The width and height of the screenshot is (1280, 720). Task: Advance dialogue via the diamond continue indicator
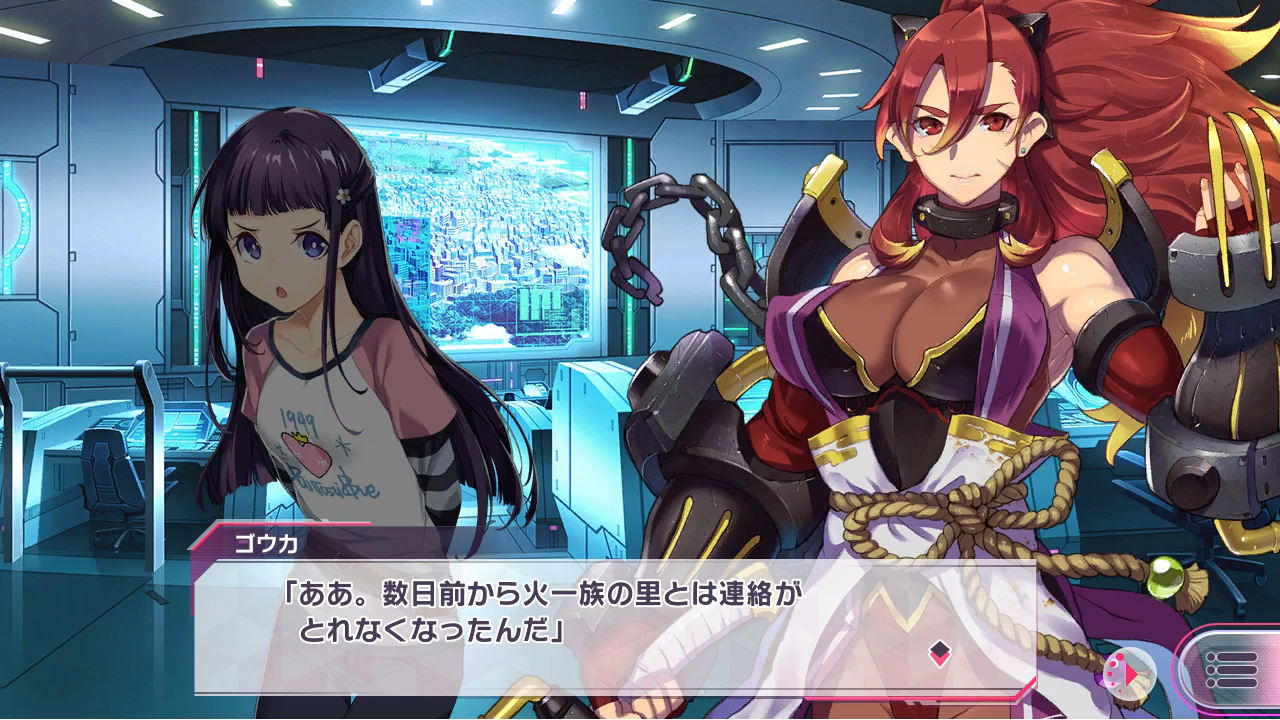pyautogui.click(x=939, y=654)
